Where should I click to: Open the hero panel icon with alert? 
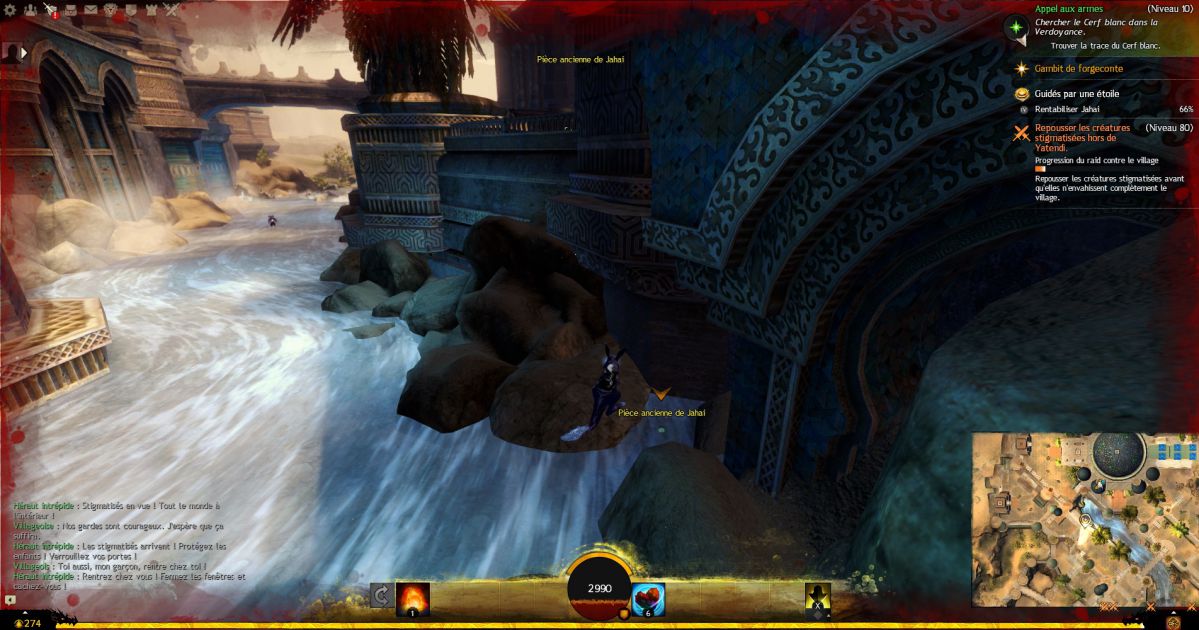click(x=50, y=10)
